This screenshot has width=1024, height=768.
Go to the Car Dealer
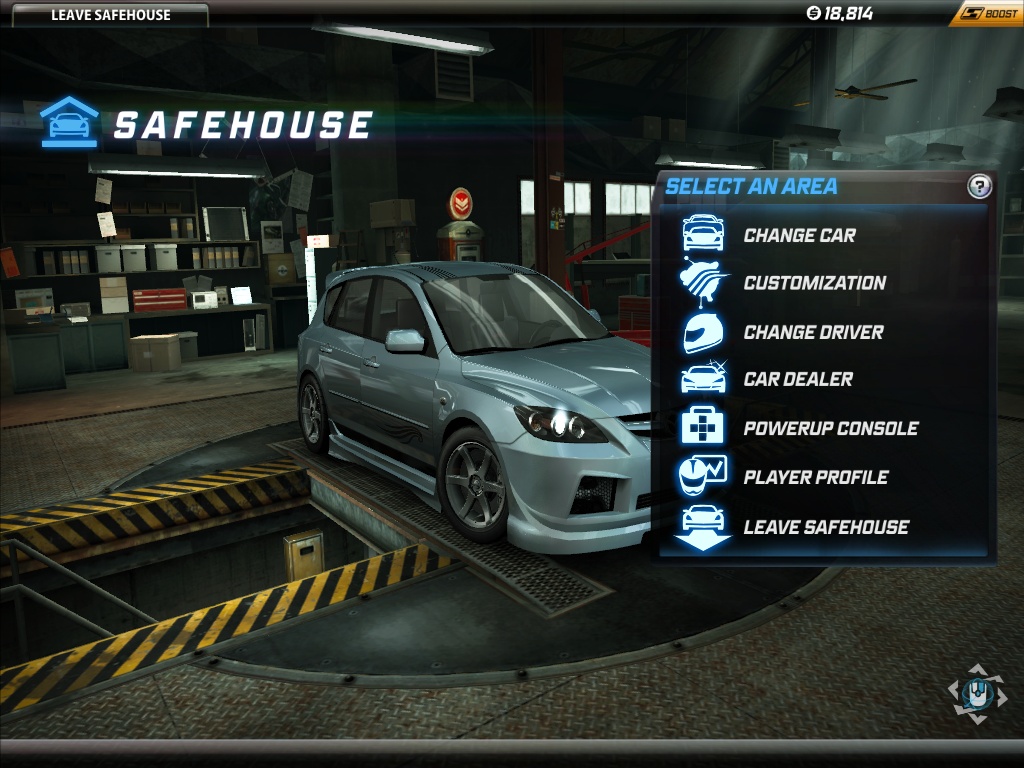tap(797, 380)
